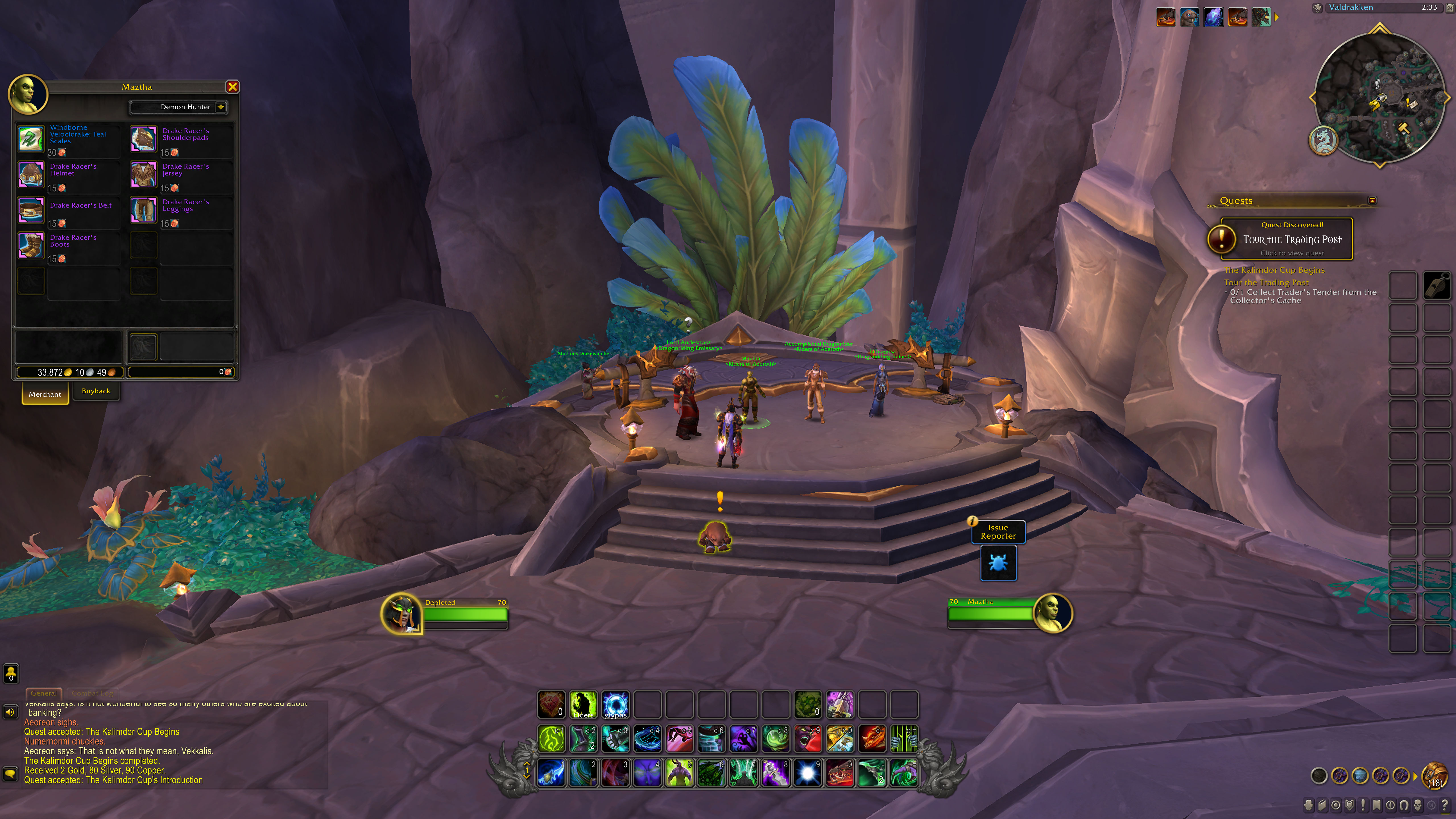Open the Issue Reporter bug button
The width and height of the screenshot is (1456, 819).
998,563
